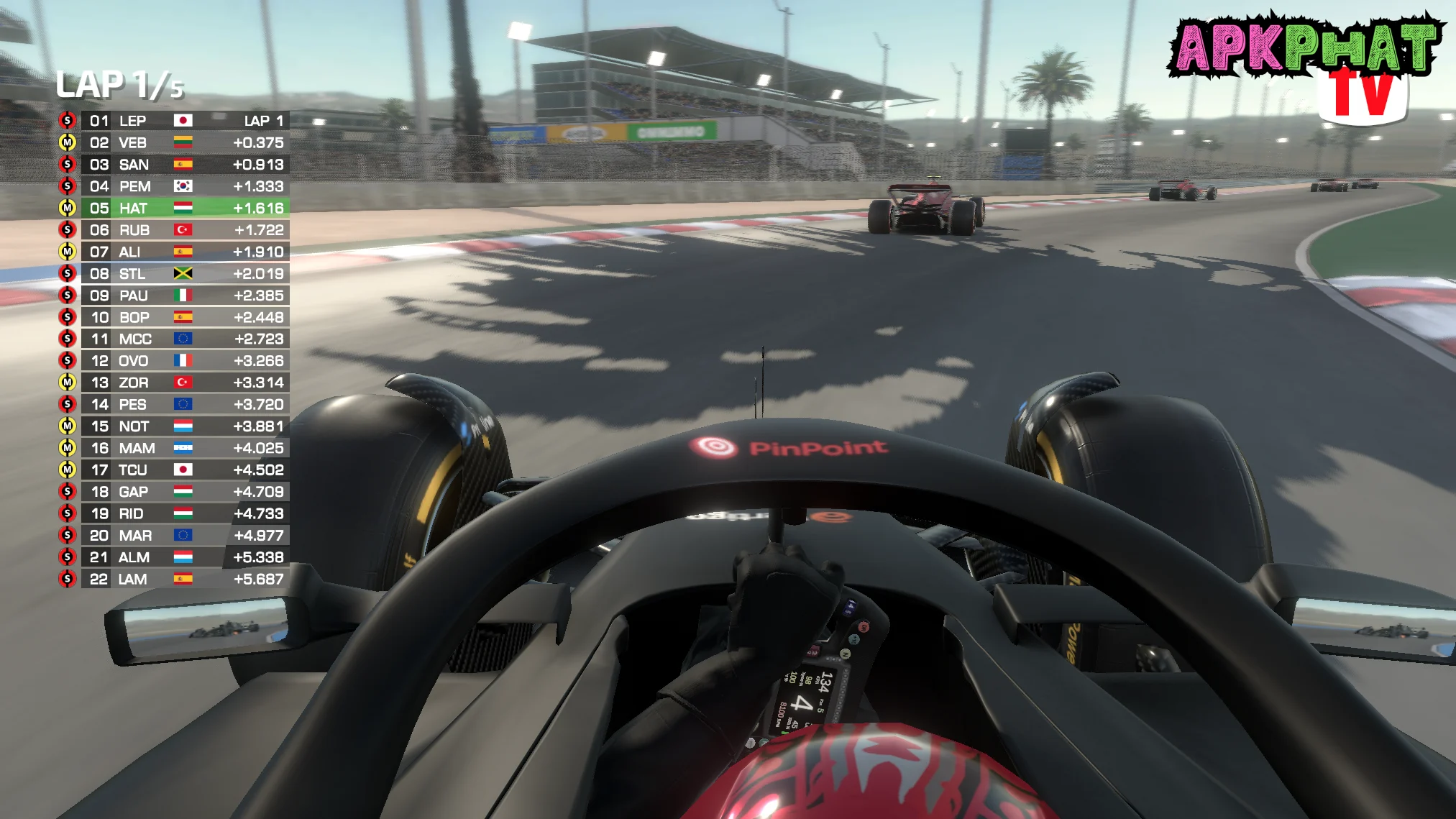Screen dimensions: 1456x819
Task: Pick the ZOR leaderboard entry
Action: click(x=173, y=383)
